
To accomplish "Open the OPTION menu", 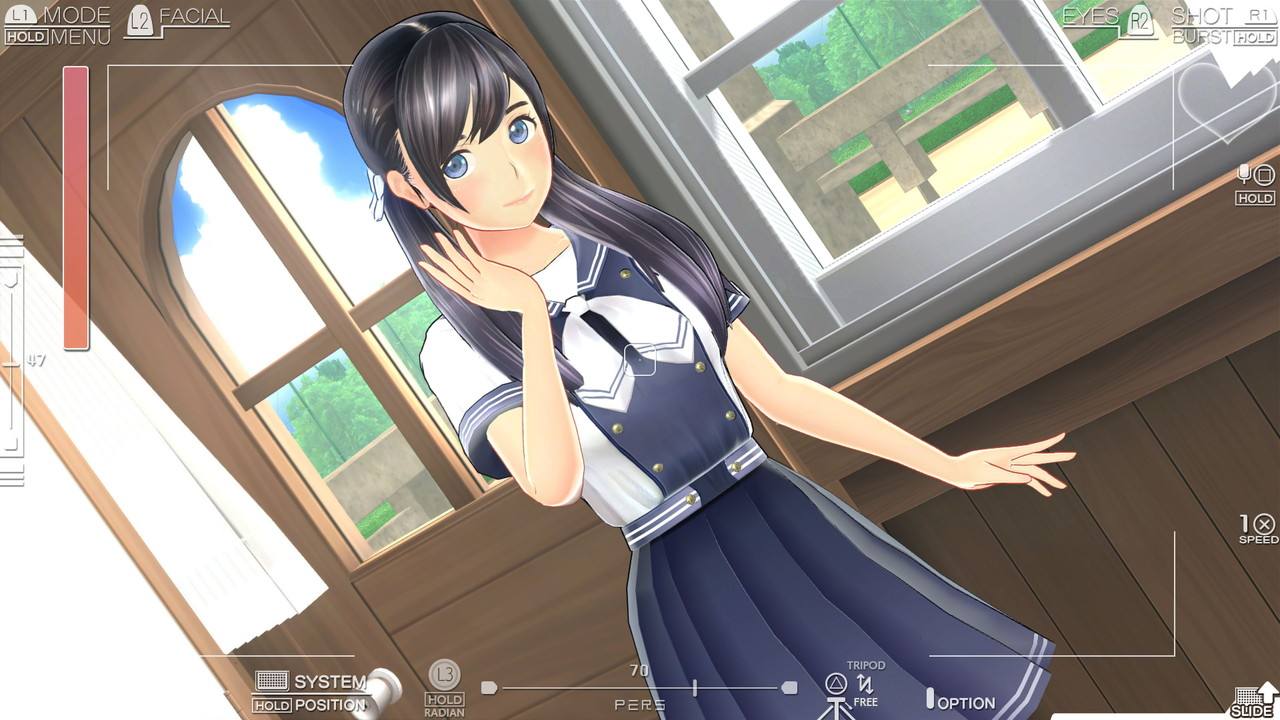I will [x=965, y=703].
